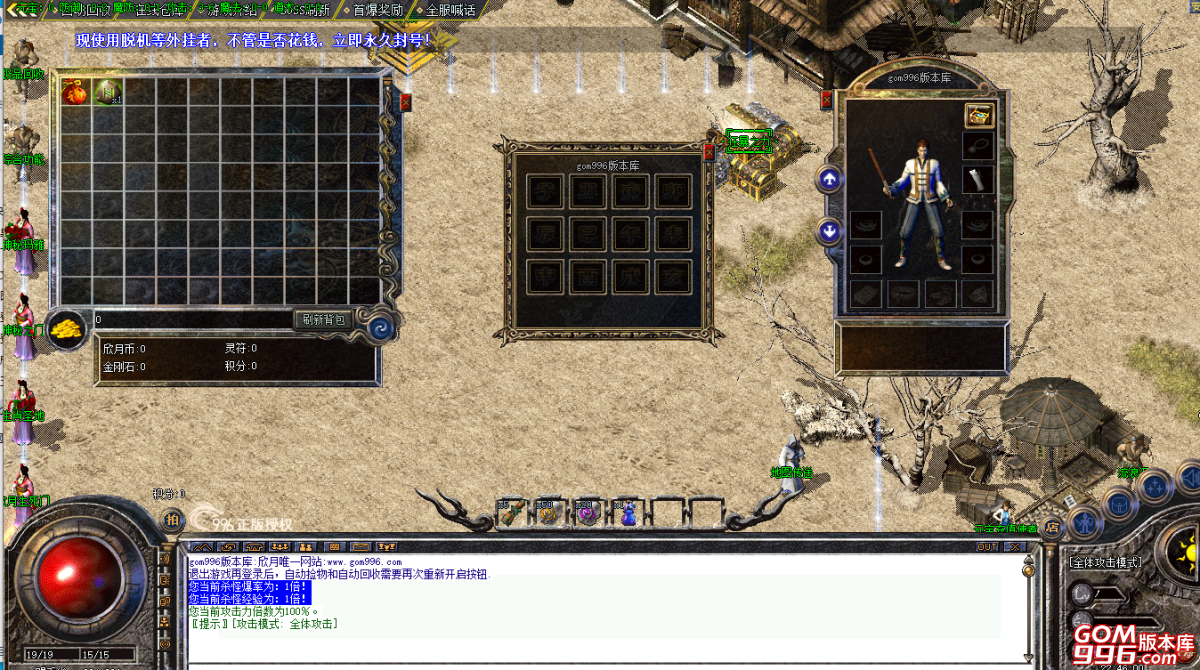The height and width of the screenshot is (670, 1200).
Task: Click the 全体攻击模式 attack mode label
Action: click(x=1105, y=563)
